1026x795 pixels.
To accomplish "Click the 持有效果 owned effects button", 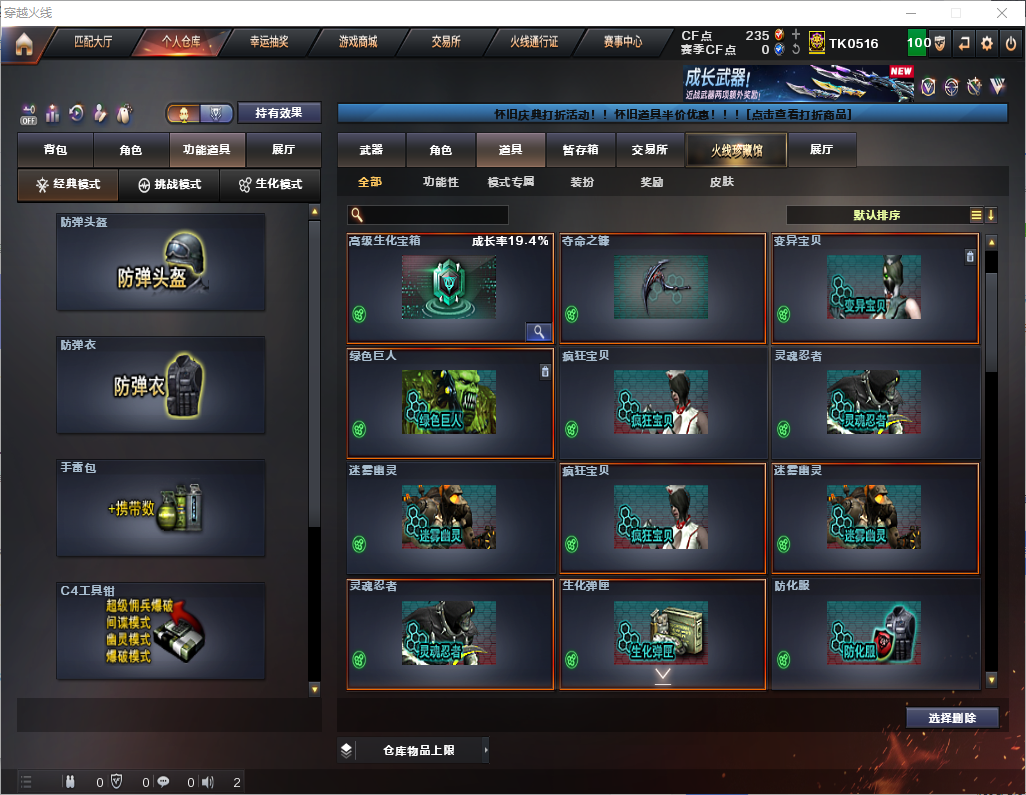I will 279,113.
